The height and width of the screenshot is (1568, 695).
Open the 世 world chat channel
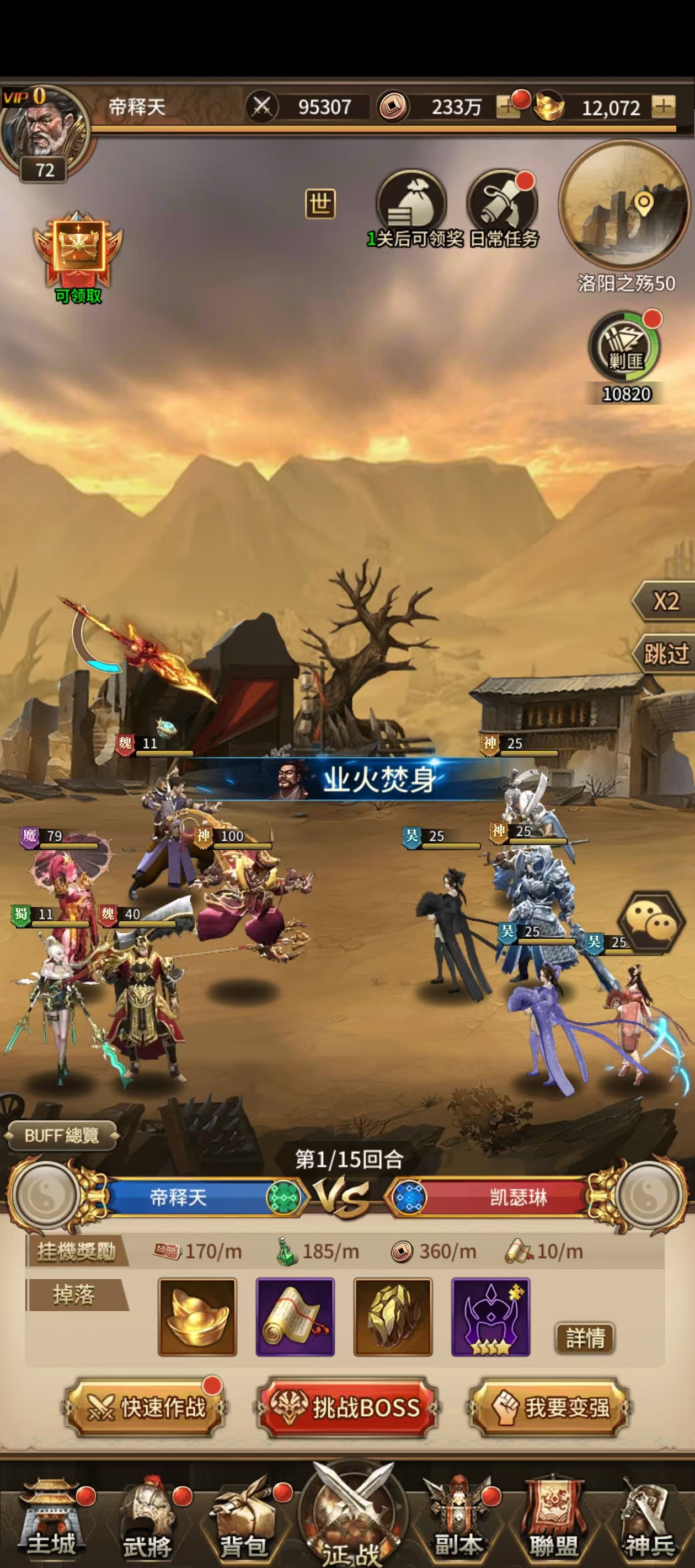[x=320, y=203]
